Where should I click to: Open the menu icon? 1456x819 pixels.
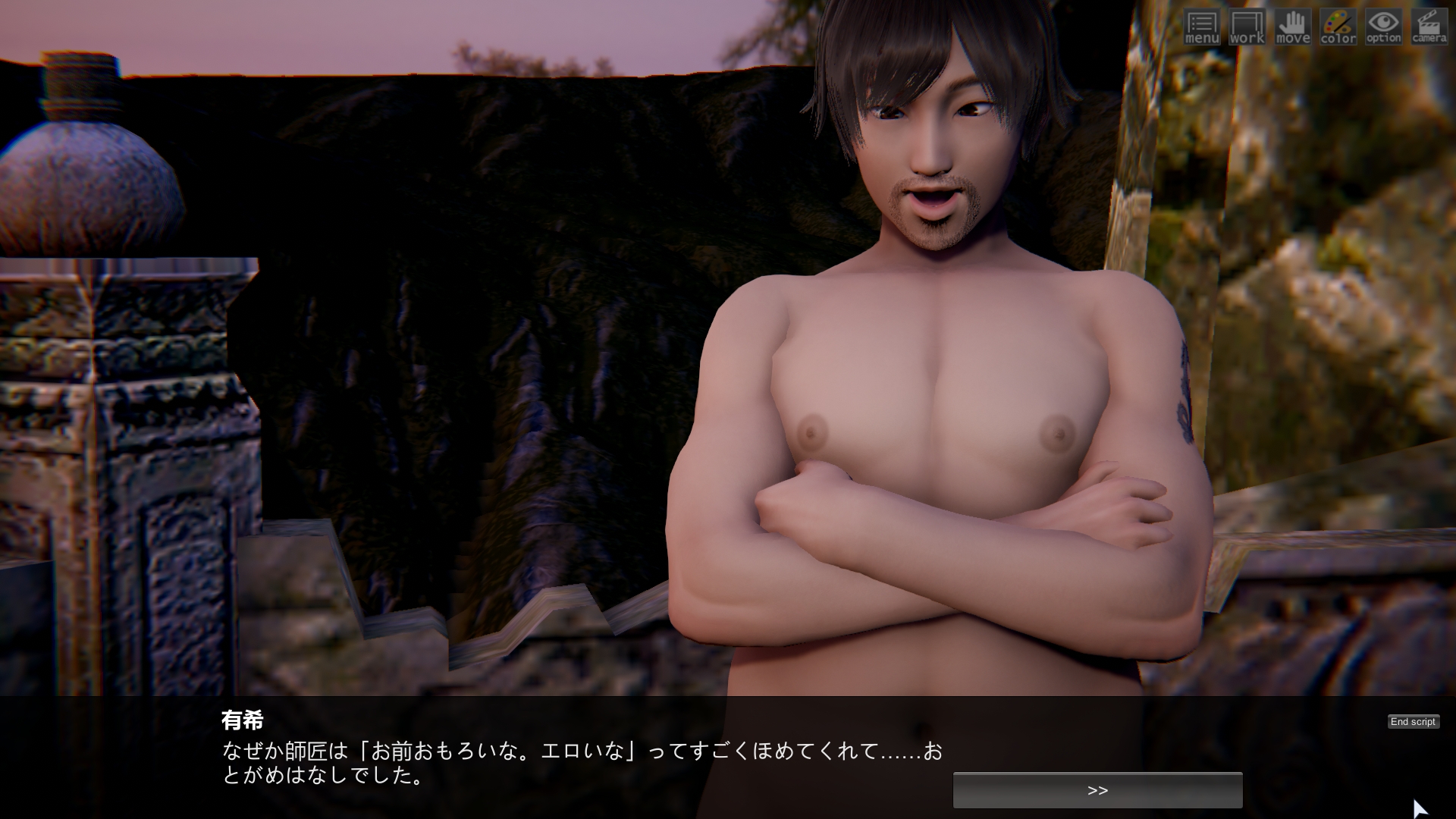click(x=1202, y=27)
